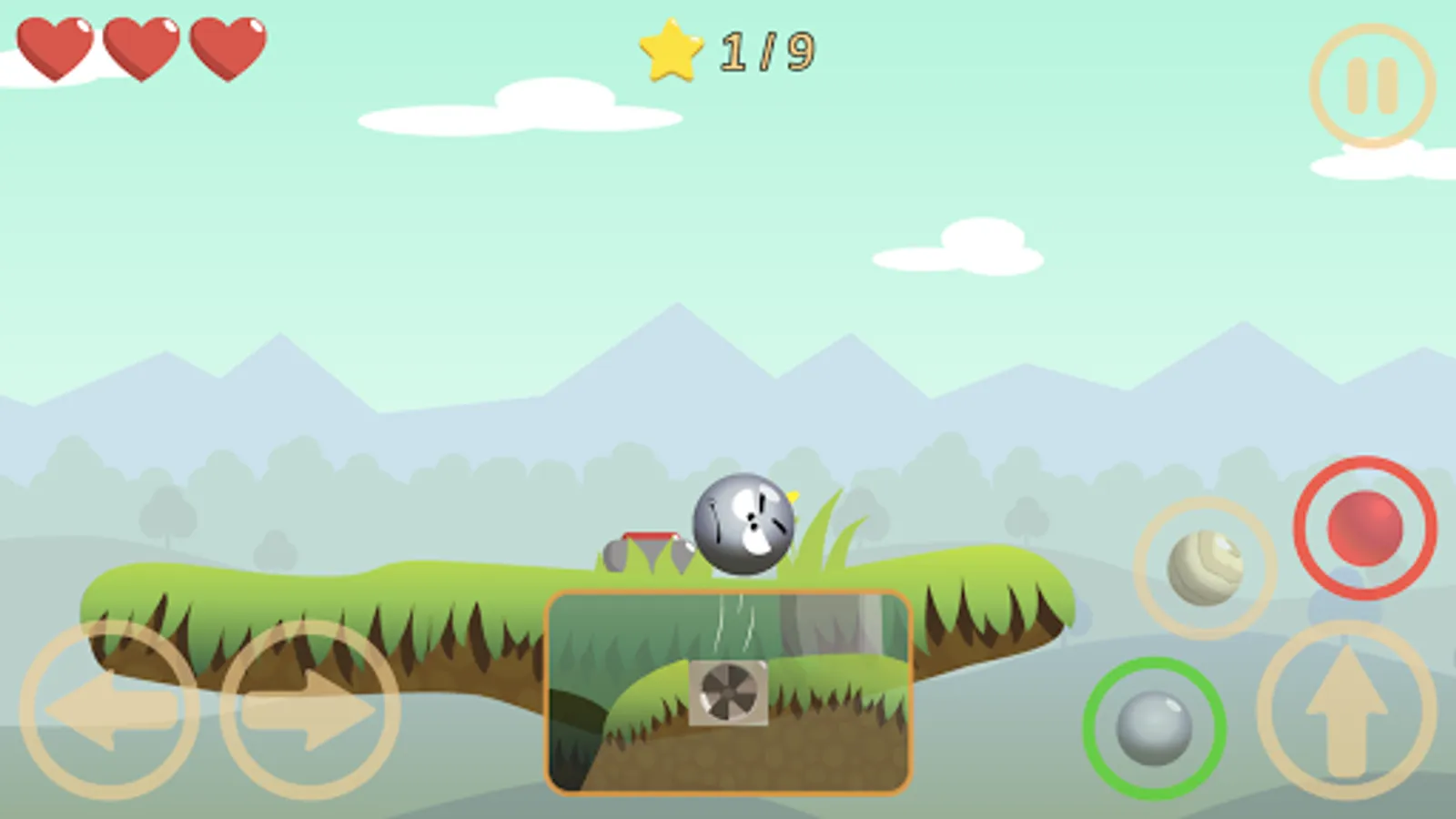Tap the beige swirl ball button

coord(1203,570)
